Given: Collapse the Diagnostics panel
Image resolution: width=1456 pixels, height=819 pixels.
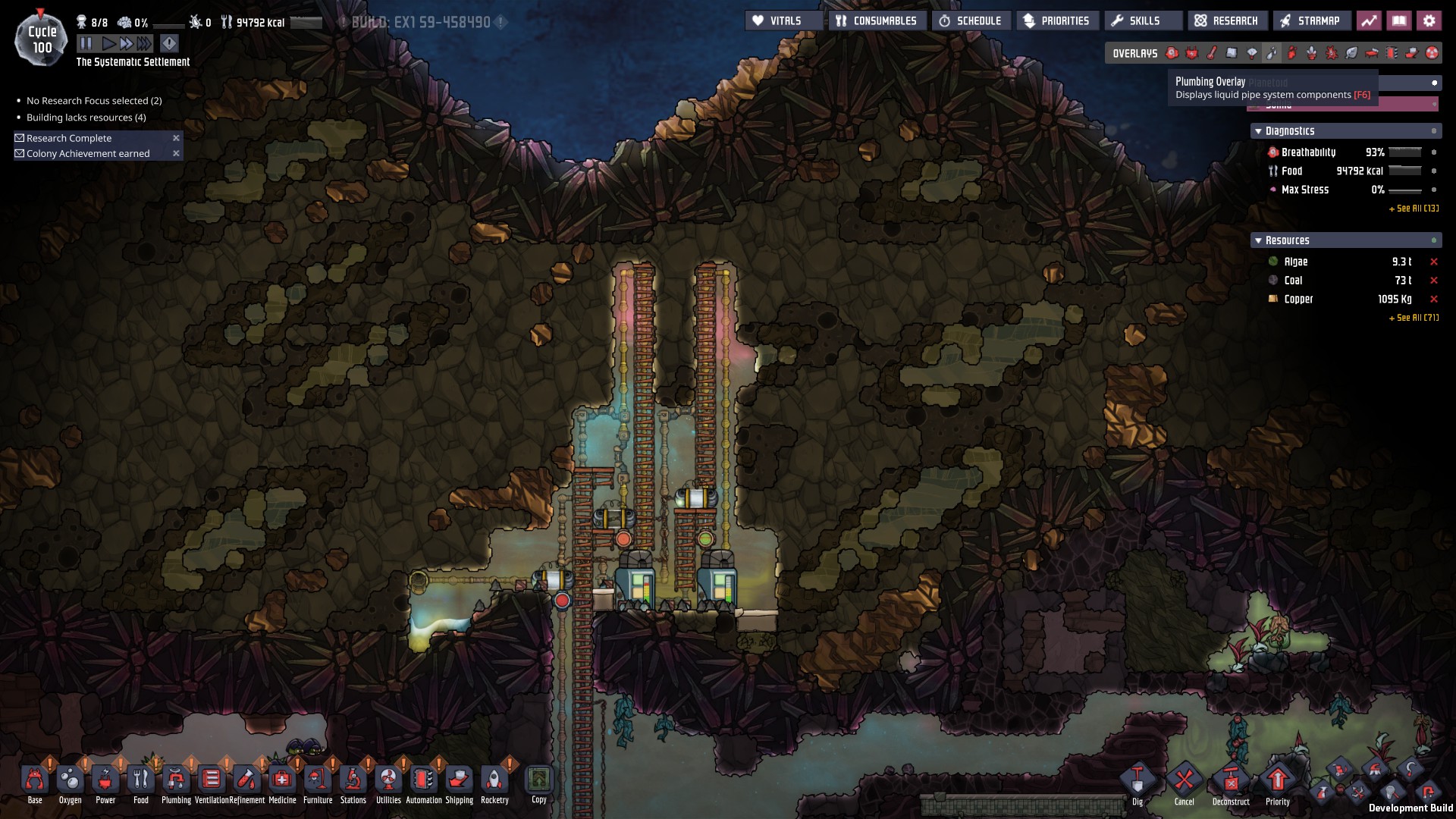Looking at the screenshot, I should [x=1259, y=131].
